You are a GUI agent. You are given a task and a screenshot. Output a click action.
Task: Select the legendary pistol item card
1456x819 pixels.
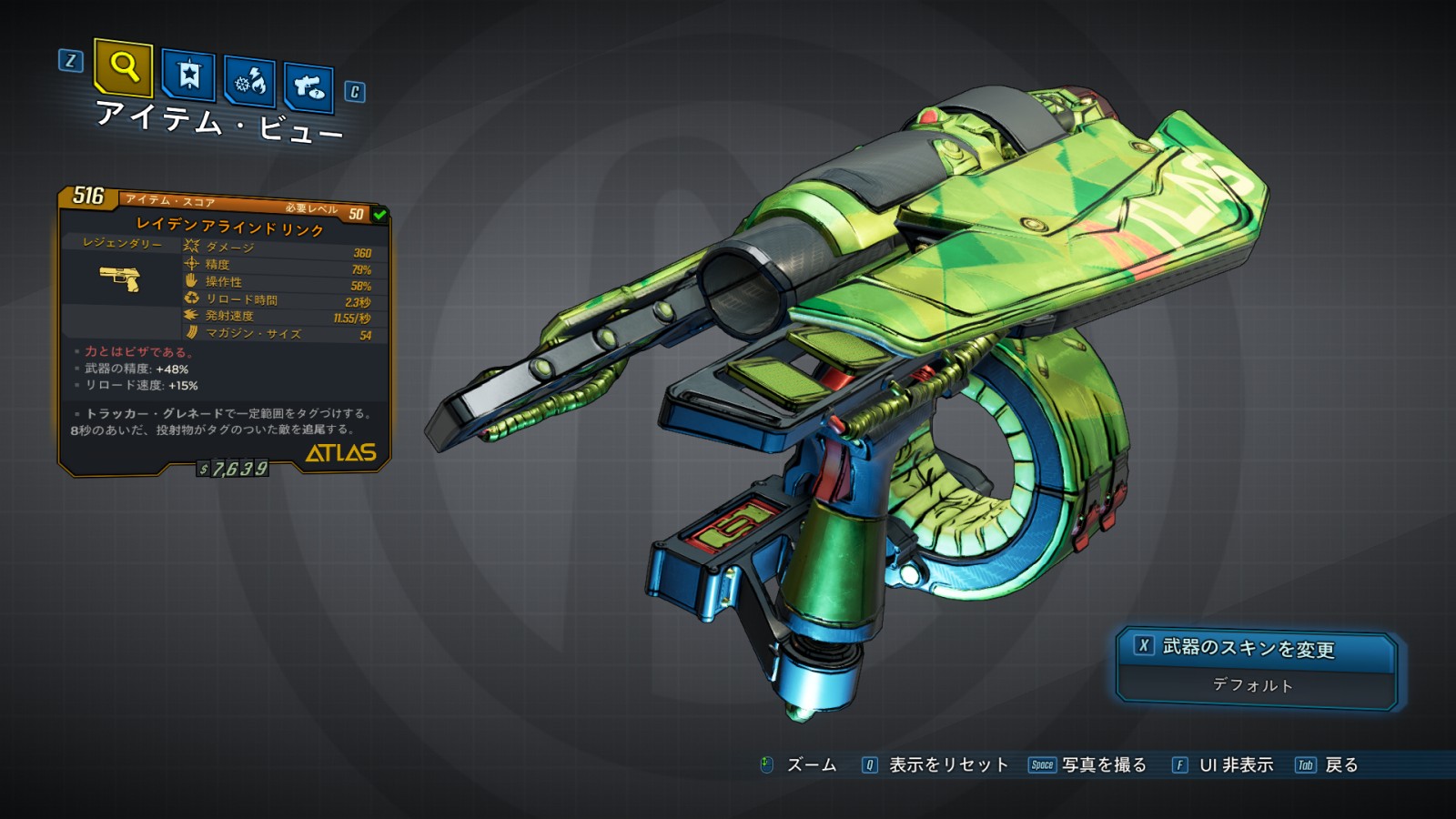point(224,332)
